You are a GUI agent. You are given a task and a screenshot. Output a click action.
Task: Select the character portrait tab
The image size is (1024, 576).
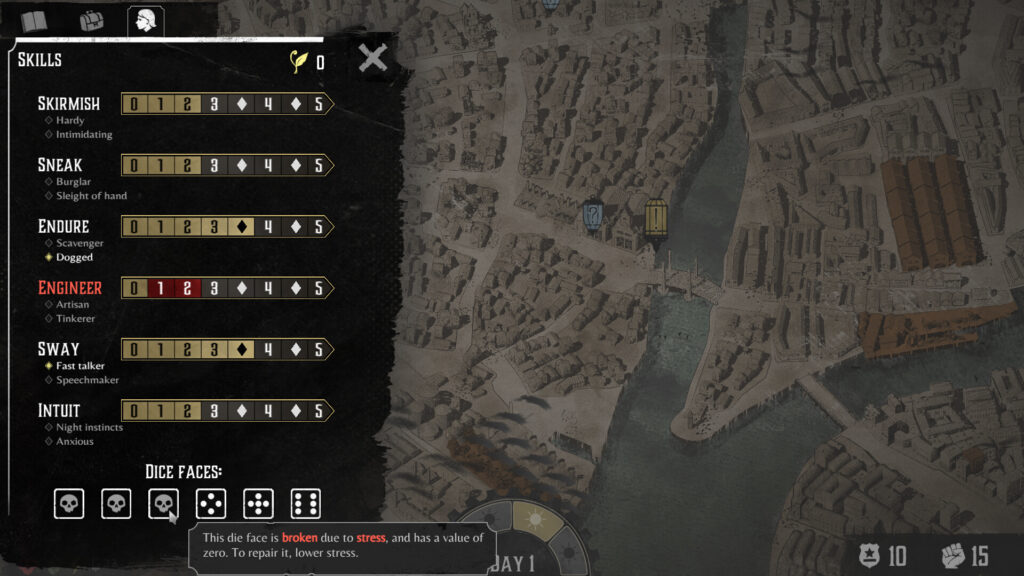146,20
